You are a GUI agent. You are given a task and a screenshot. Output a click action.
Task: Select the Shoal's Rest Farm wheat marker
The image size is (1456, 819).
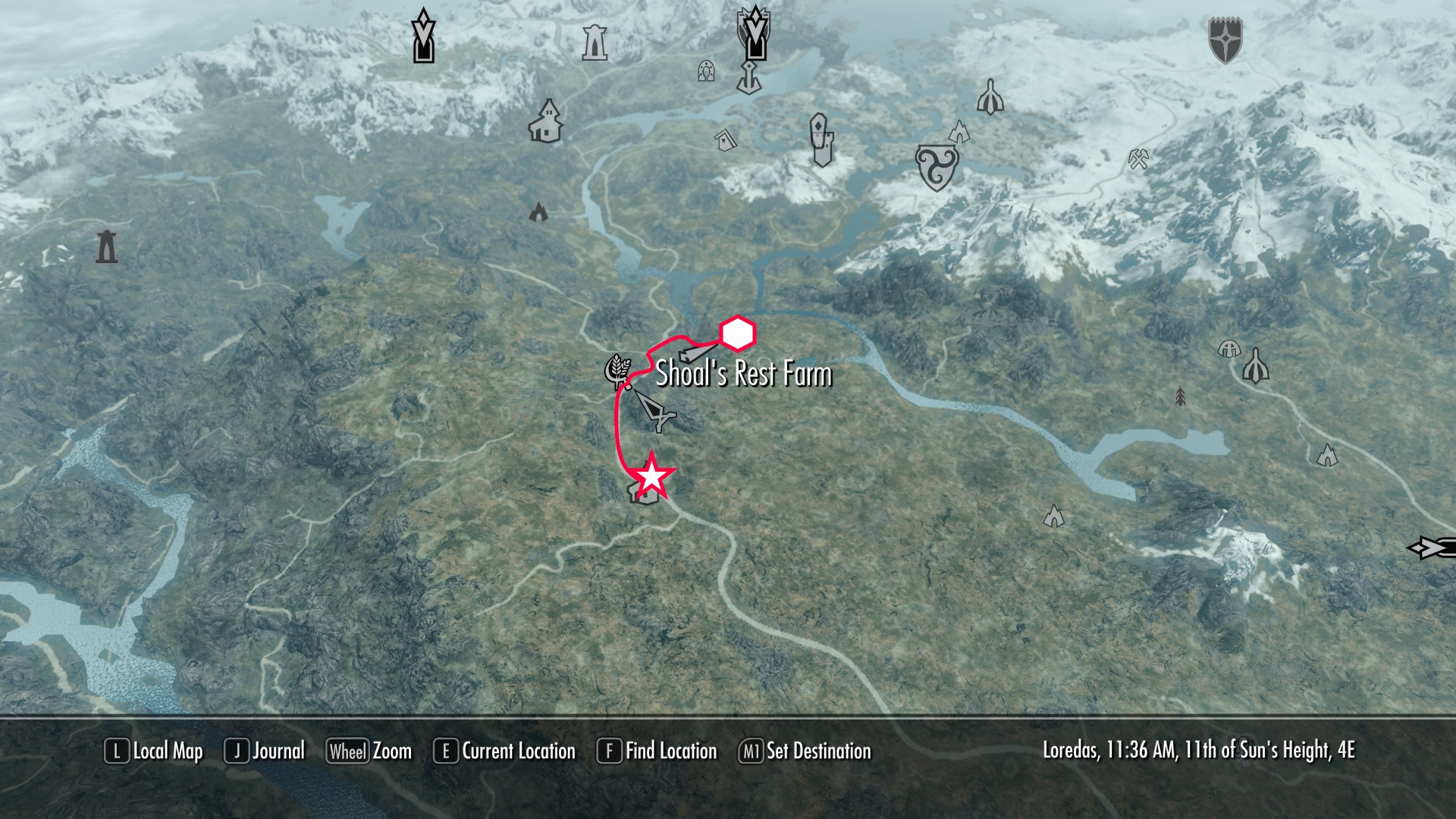pos(617,372)
